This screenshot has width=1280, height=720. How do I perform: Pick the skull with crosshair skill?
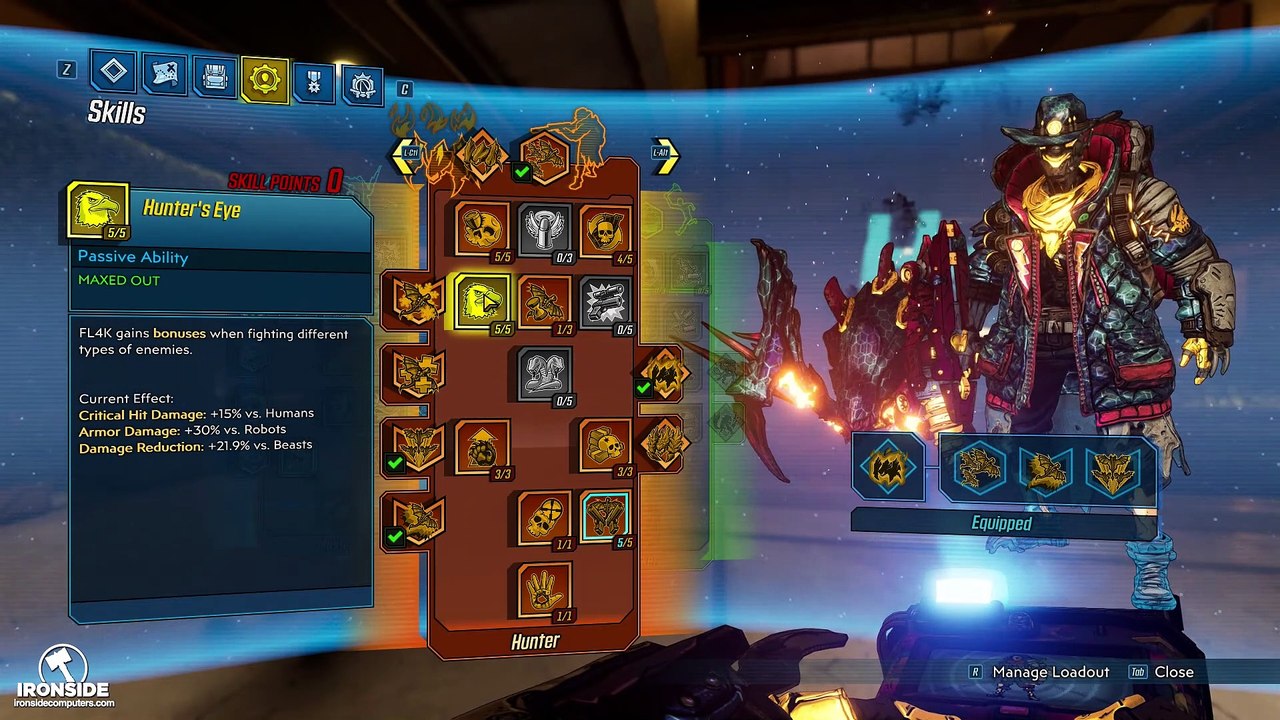544,517
